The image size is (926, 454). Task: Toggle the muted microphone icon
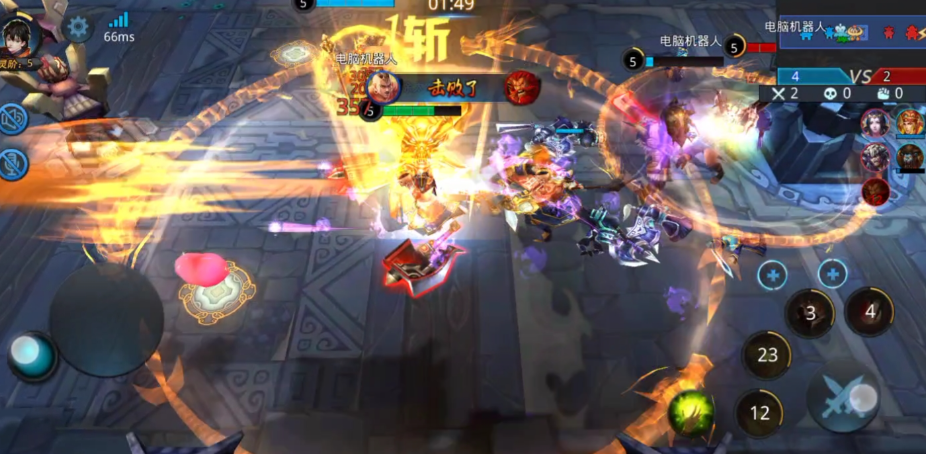click(x=13, y=164)
